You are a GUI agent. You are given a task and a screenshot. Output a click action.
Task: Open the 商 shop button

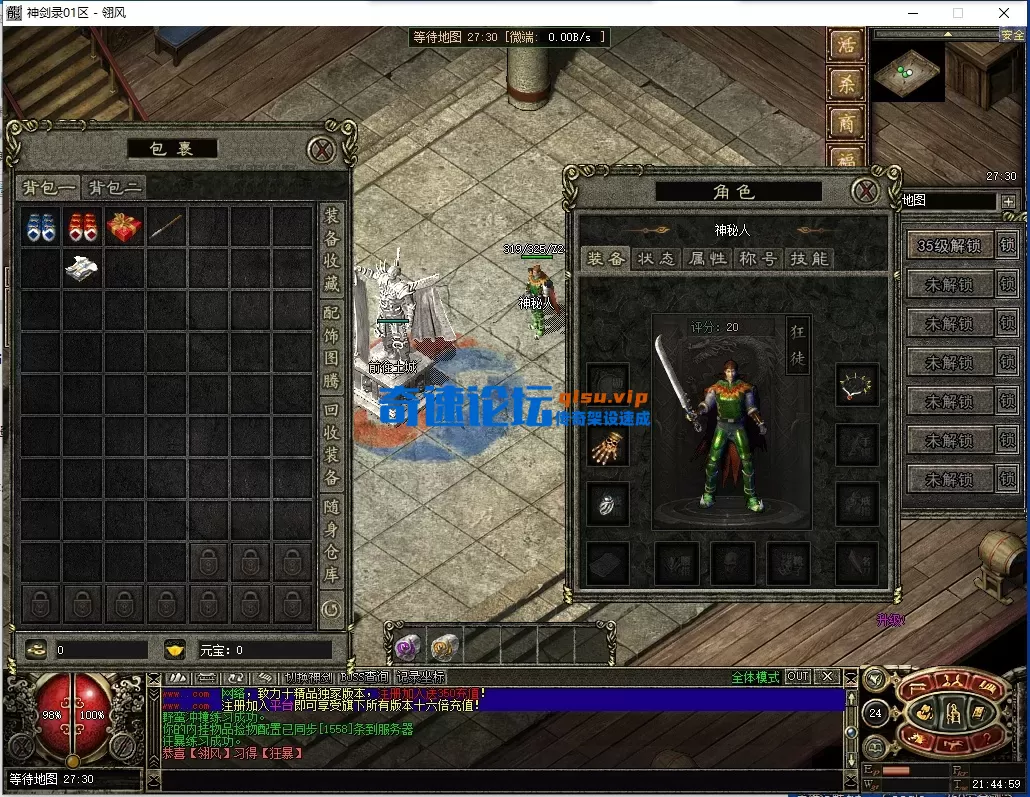click(846, 123)
